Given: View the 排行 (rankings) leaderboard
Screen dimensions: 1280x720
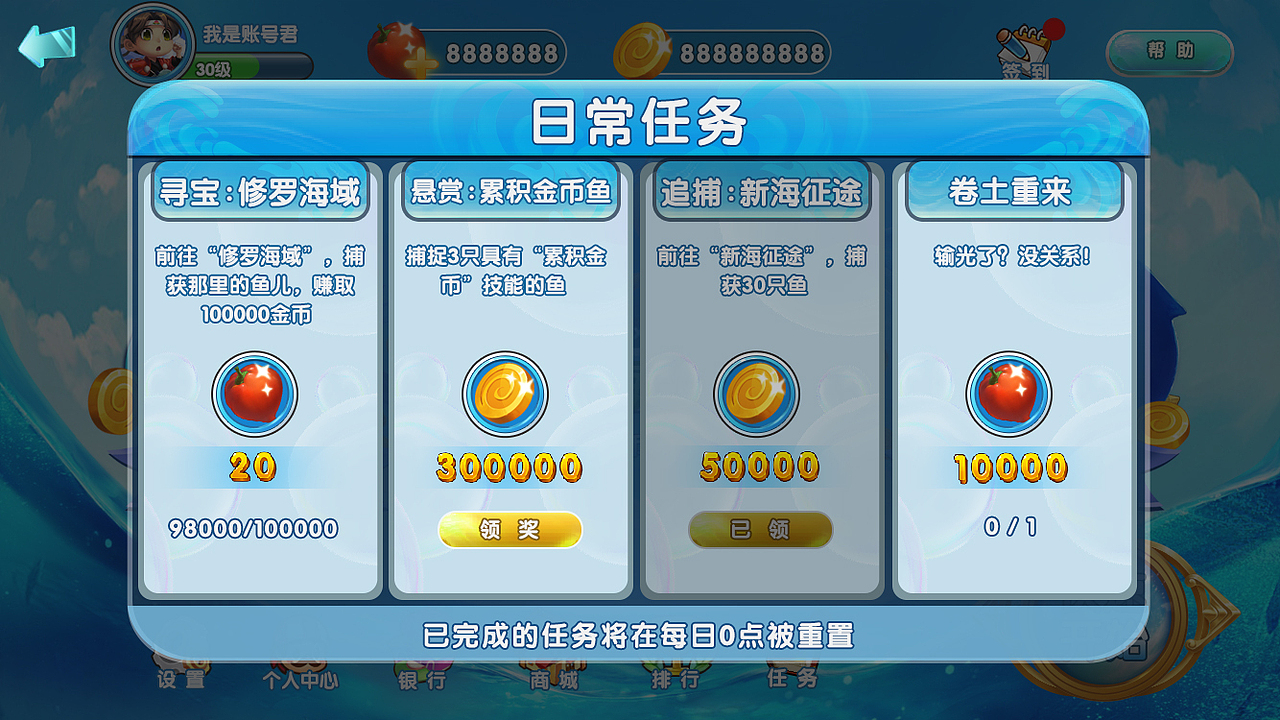Looking at the screenshot, I should (x=675, y=680).
